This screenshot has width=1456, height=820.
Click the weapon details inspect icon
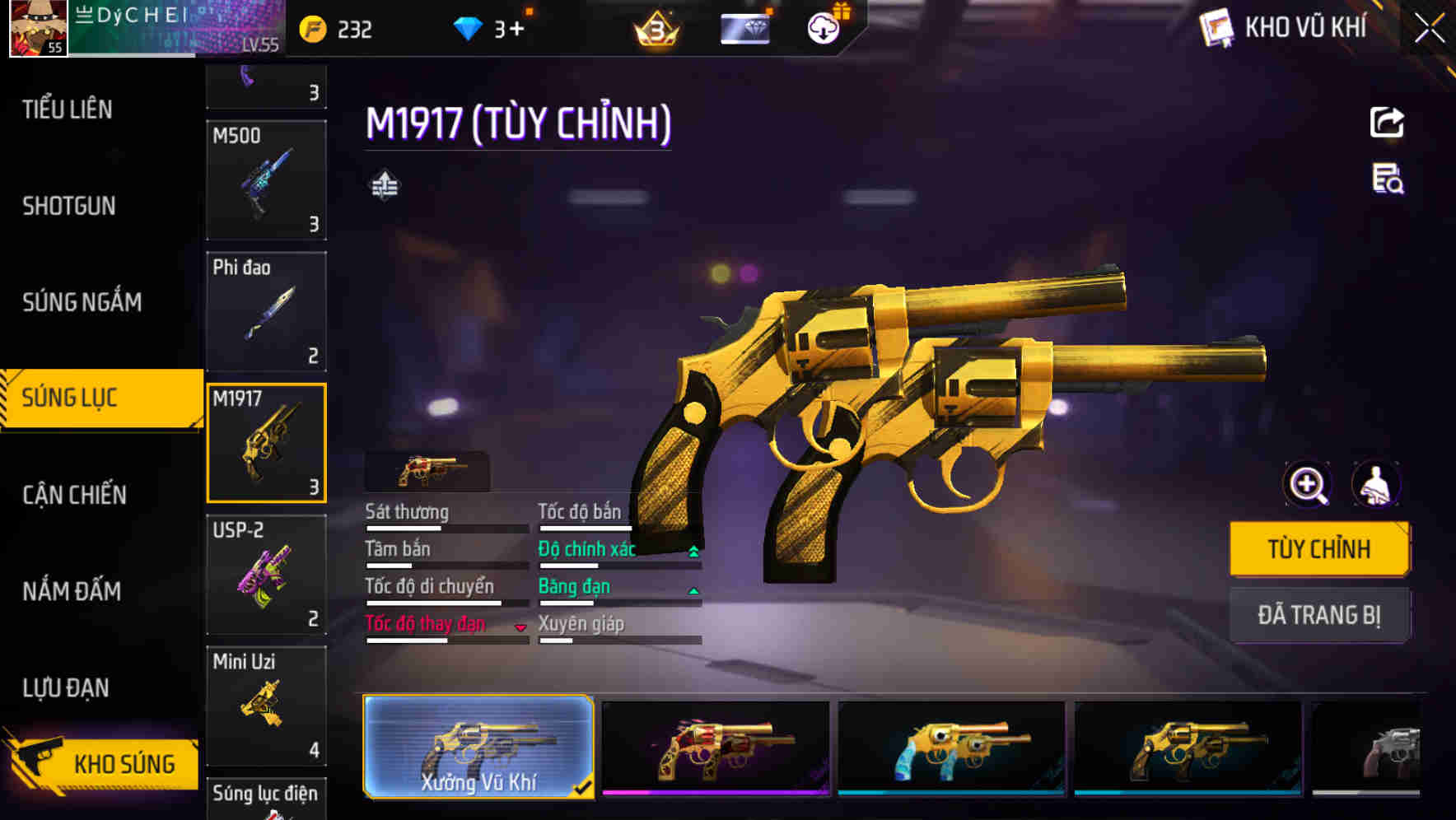(1387, 184)
